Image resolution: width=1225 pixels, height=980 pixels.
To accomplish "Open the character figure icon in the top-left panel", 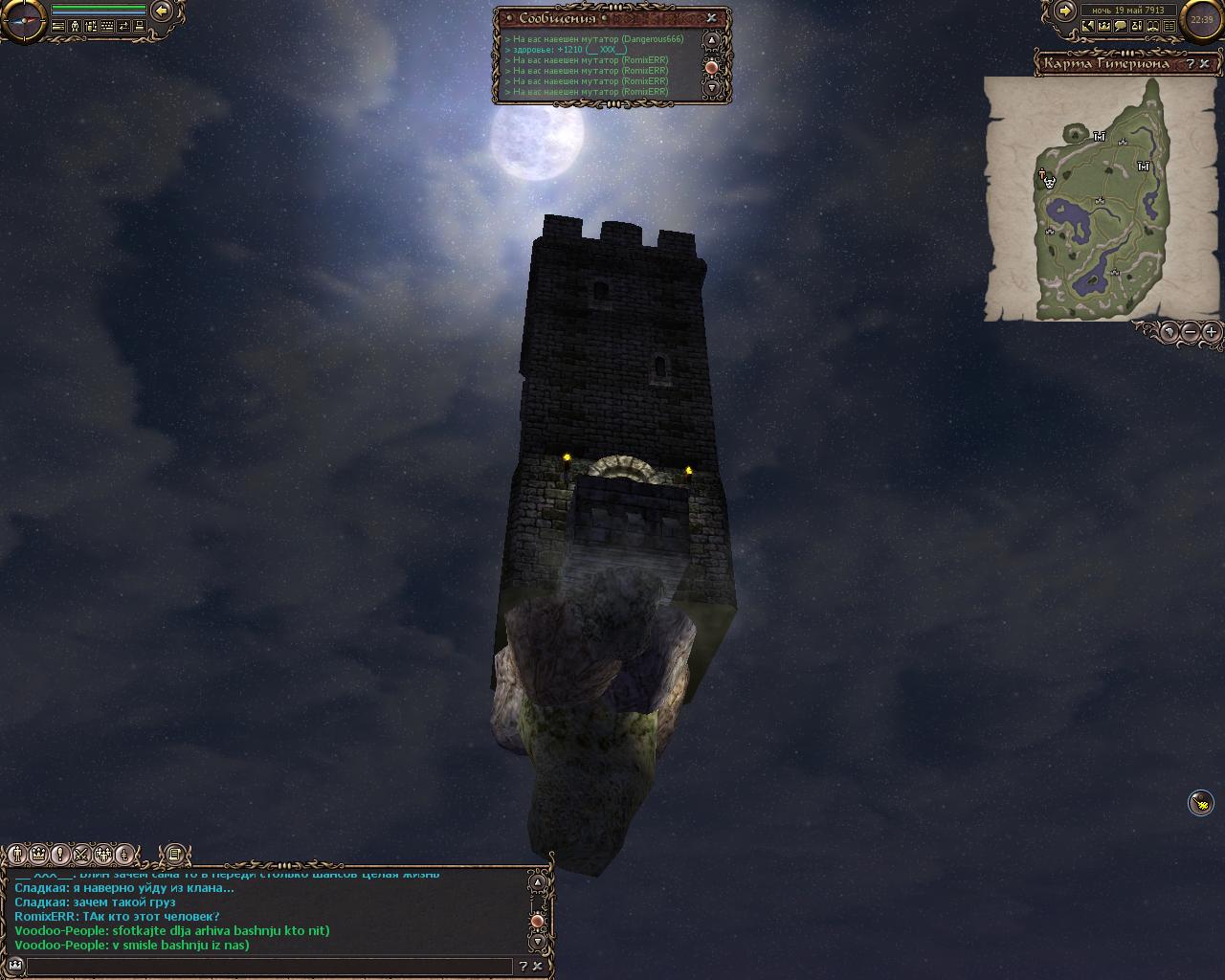I will click(75, 27).
